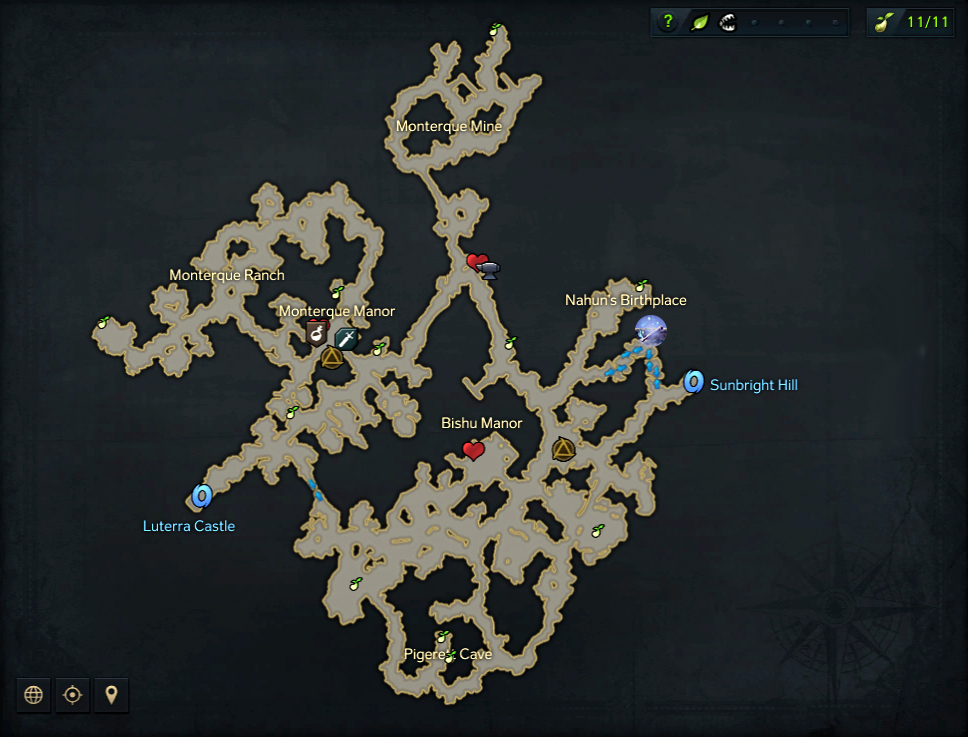Select the Luterra Castle portal marker

point(201,495)
